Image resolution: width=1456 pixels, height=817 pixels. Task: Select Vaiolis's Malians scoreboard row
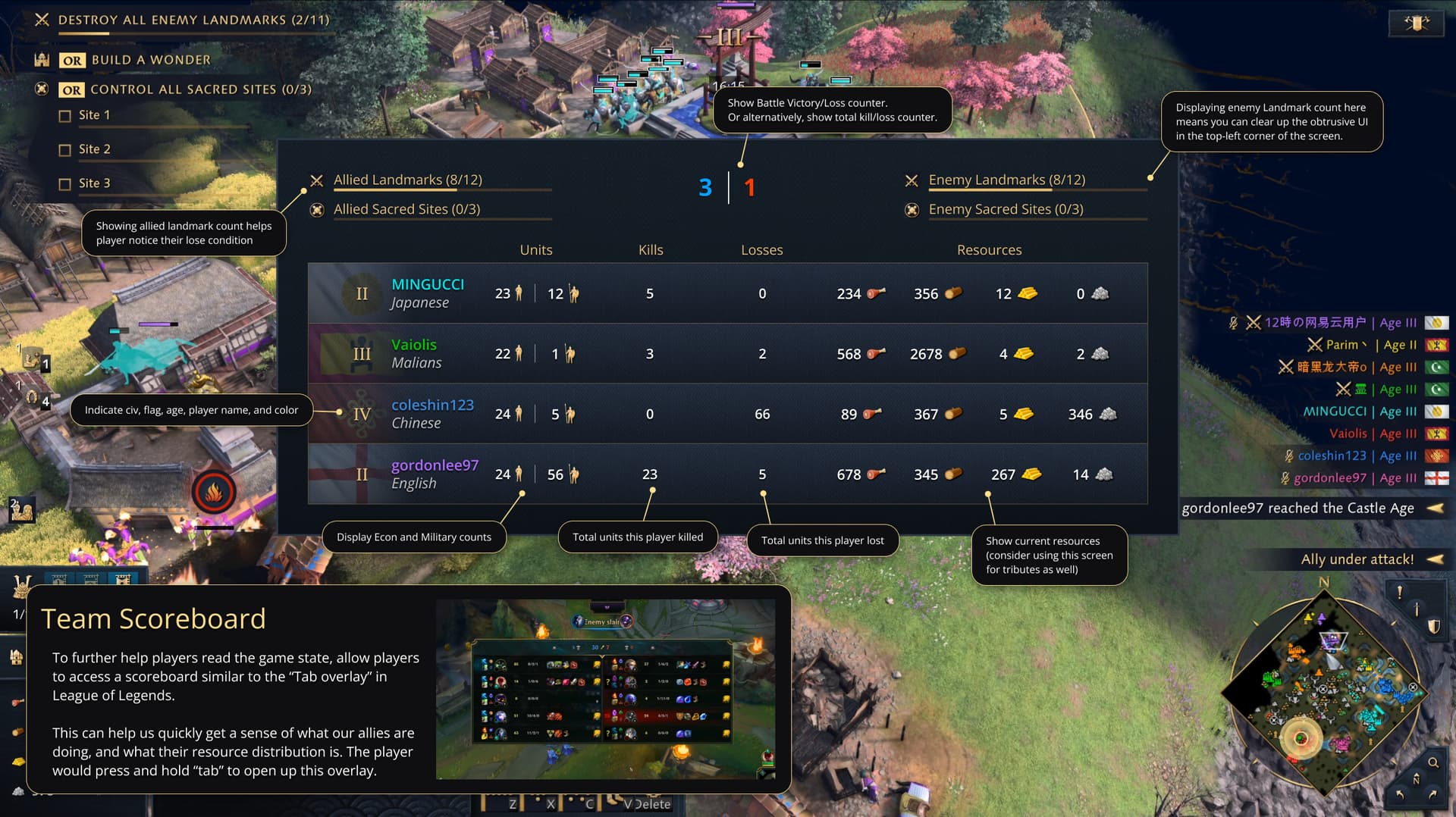click(726, 354)
